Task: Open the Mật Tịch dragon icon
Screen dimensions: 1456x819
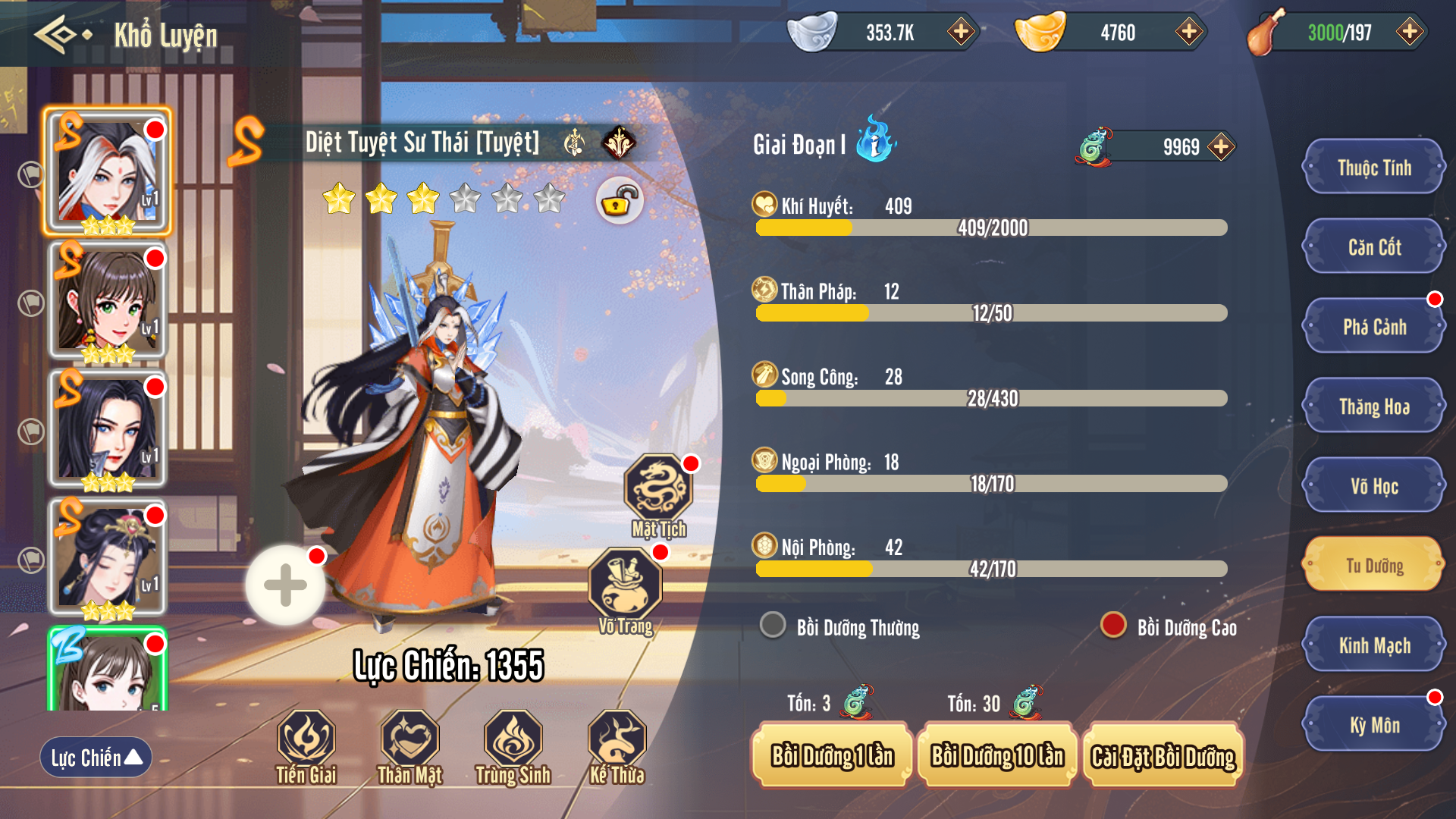Action: click(657, 493)
